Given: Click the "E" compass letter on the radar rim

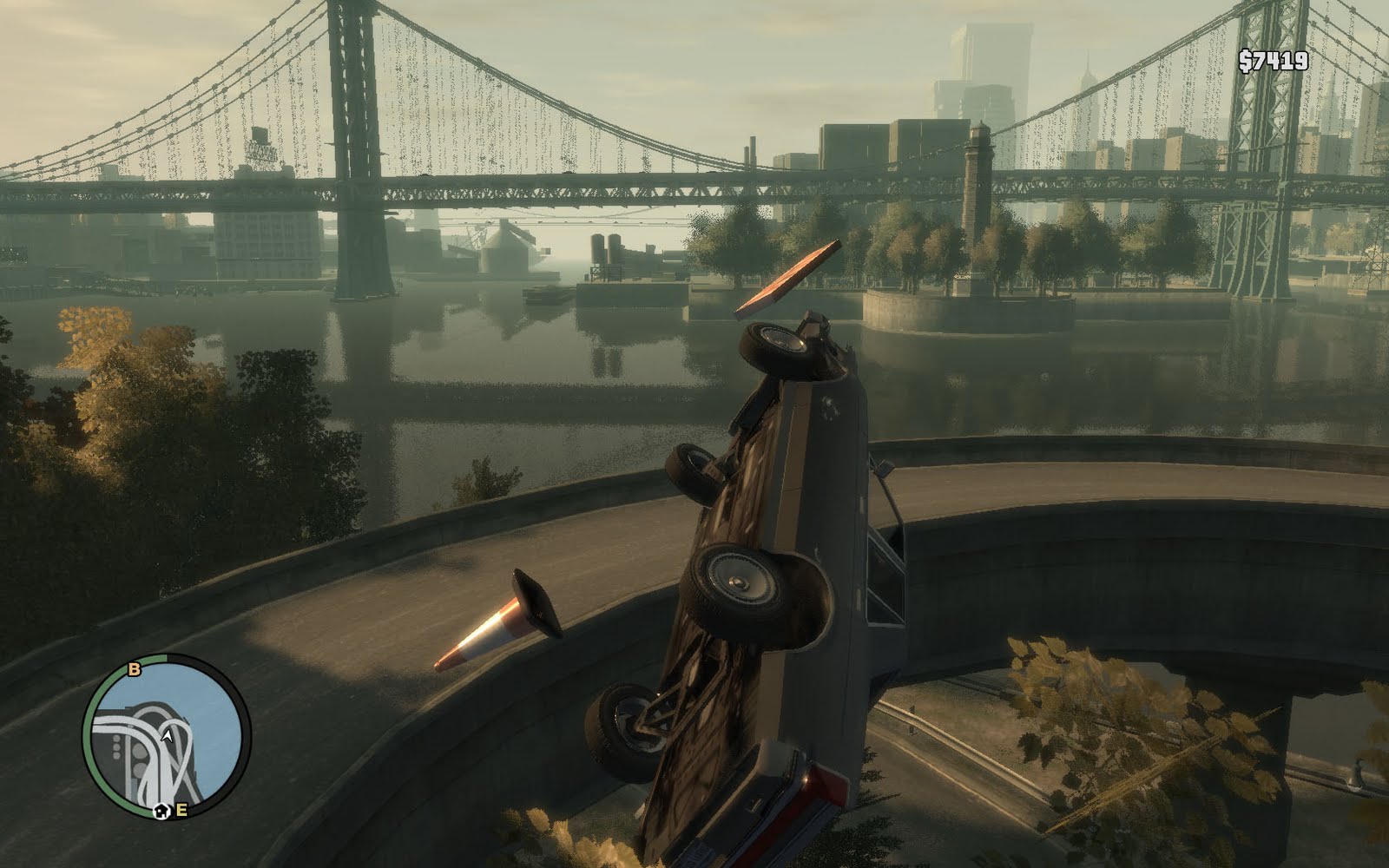Looking at the screenshot, I should coord(181,809).
